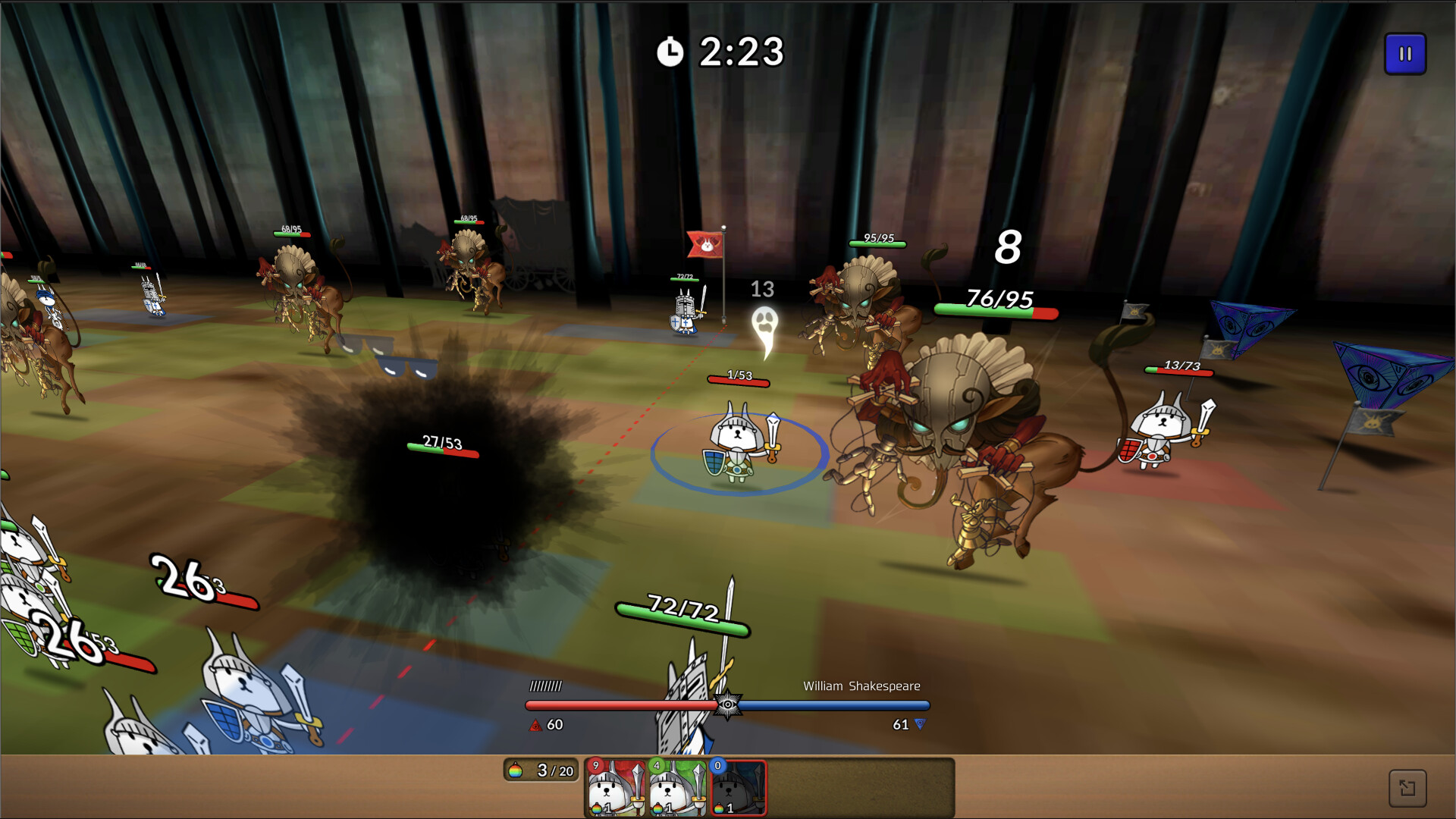Click the clock icon beside the 2:23 timer
Viewport: 1456px width, 819px height.
pos(670,53)
